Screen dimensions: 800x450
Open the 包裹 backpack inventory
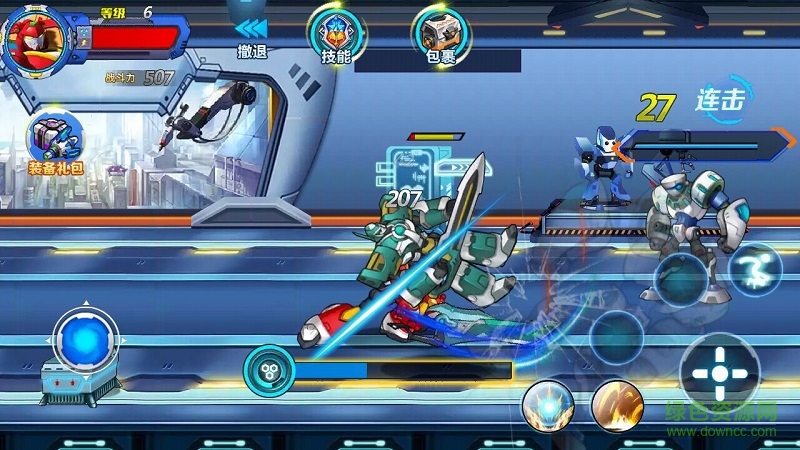pyautogui.click(x=440, y=35)
